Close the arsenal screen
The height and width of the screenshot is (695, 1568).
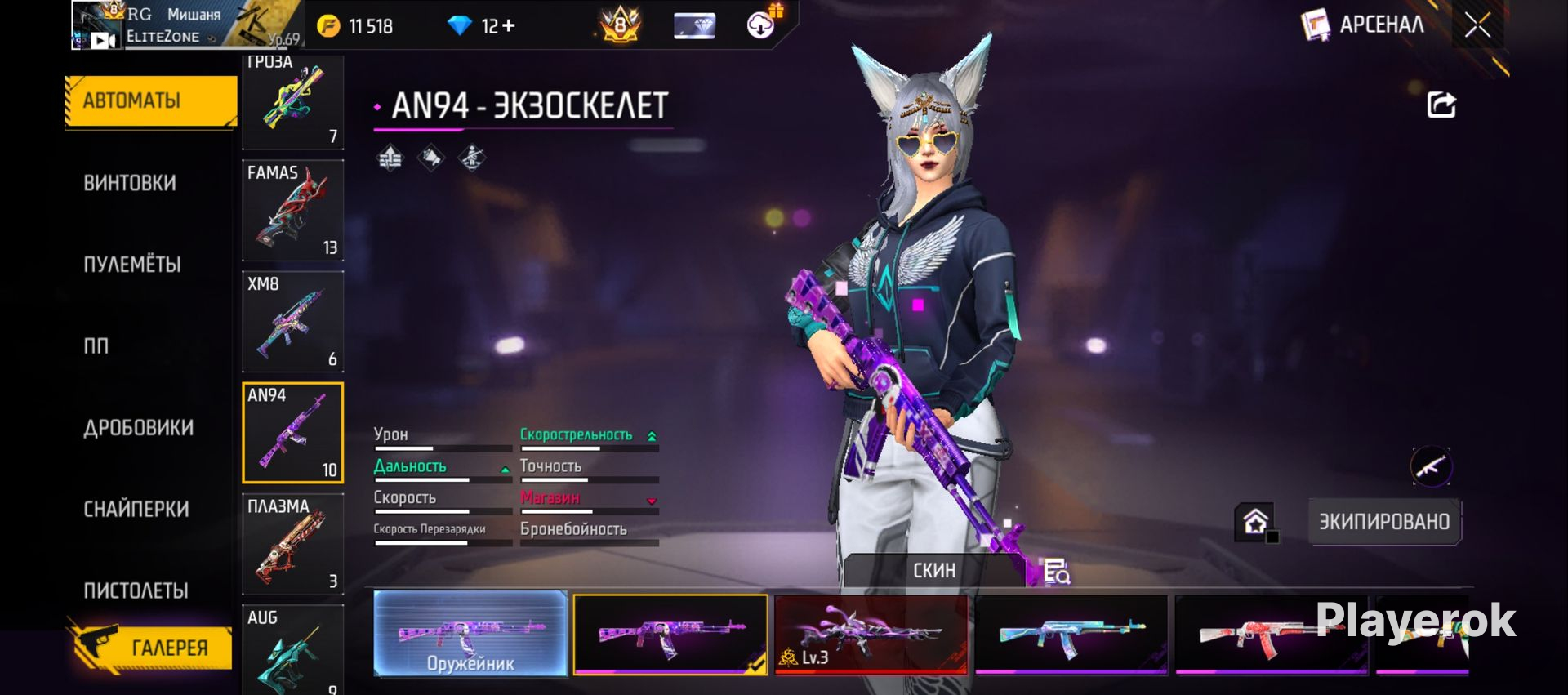[x=1477, y=25]
